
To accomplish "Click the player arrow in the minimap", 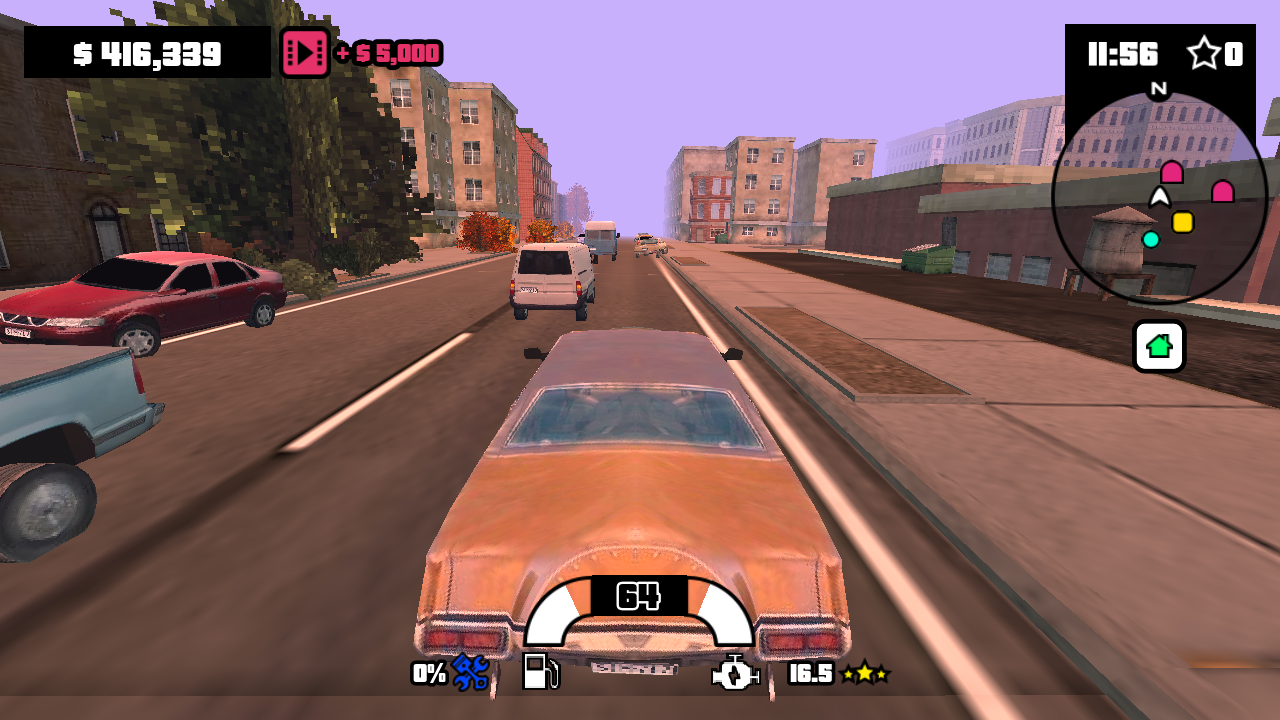I will pos(1158,197).
